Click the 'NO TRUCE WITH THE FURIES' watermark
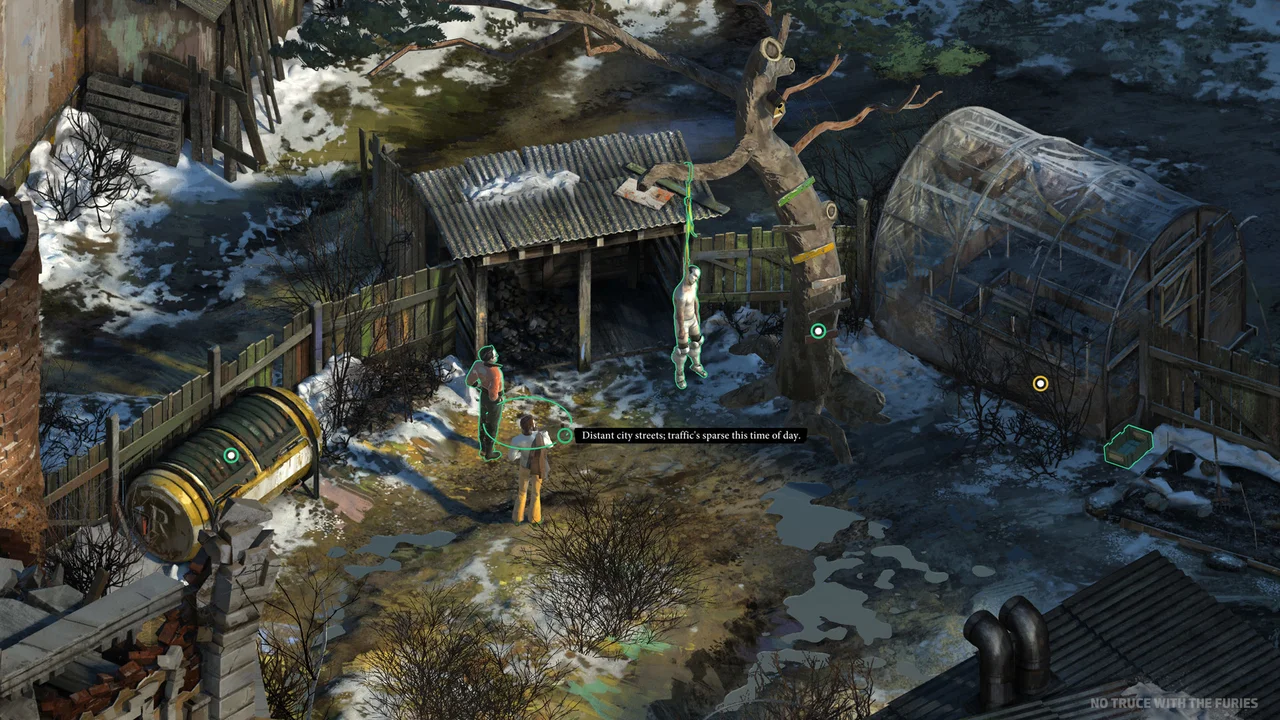Viewport: 1280px width, 720px height. click(1175, 703)
